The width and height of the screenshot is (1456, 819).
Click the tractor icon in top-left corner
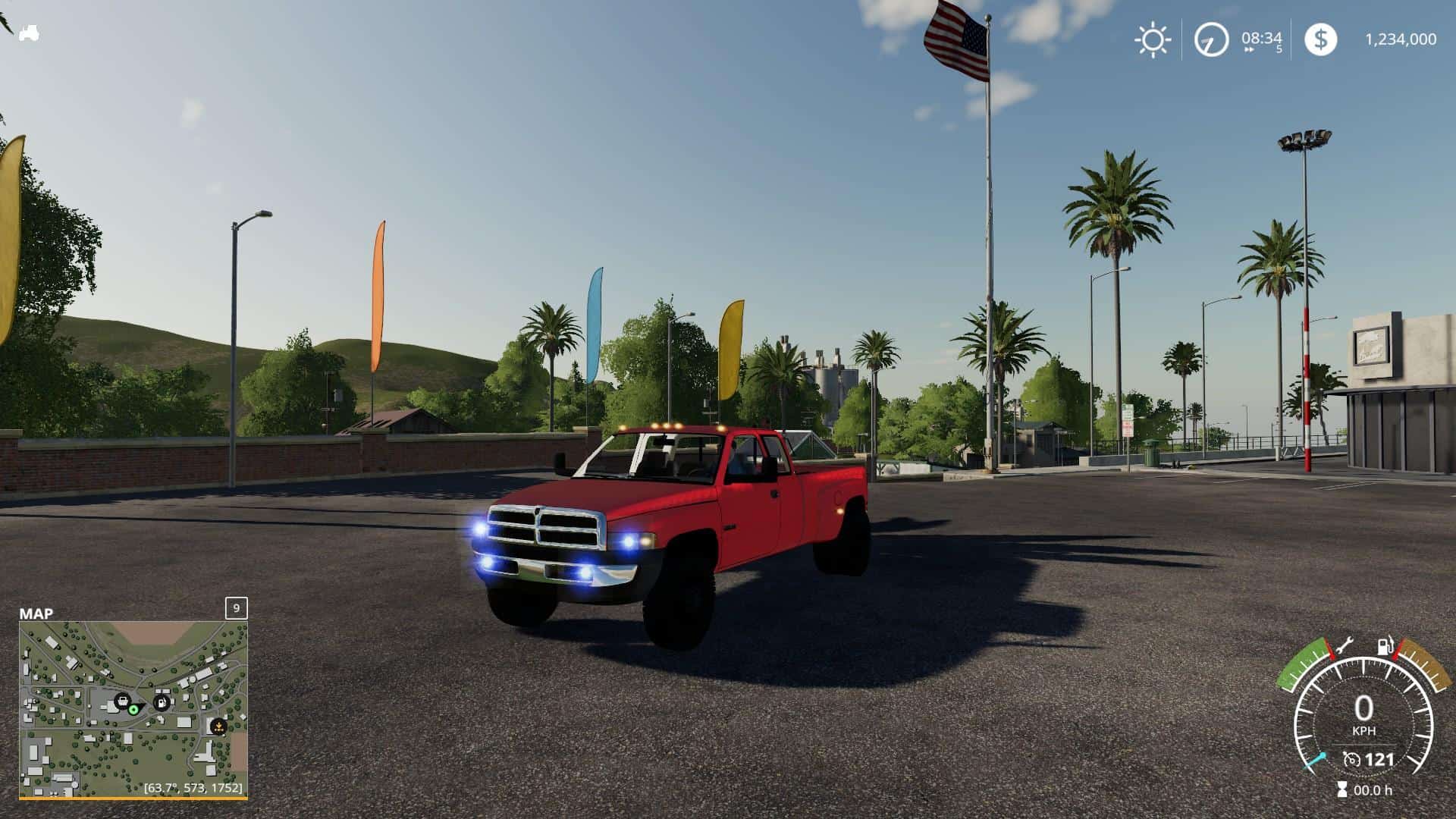(29, 33)
